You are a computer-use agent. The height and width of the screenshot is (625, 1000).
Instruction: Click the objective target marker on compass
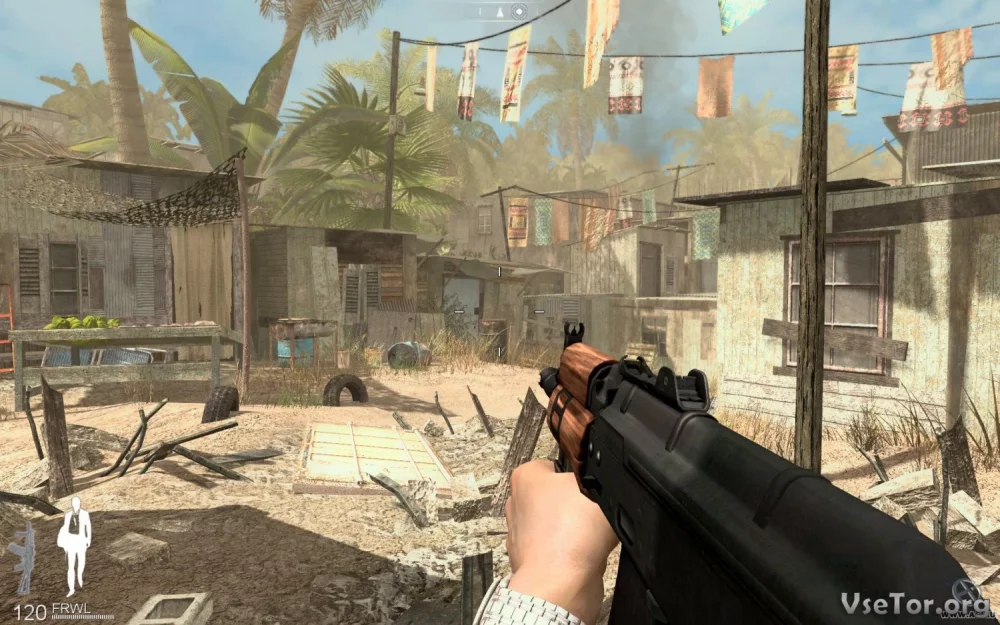pos(518,11)
